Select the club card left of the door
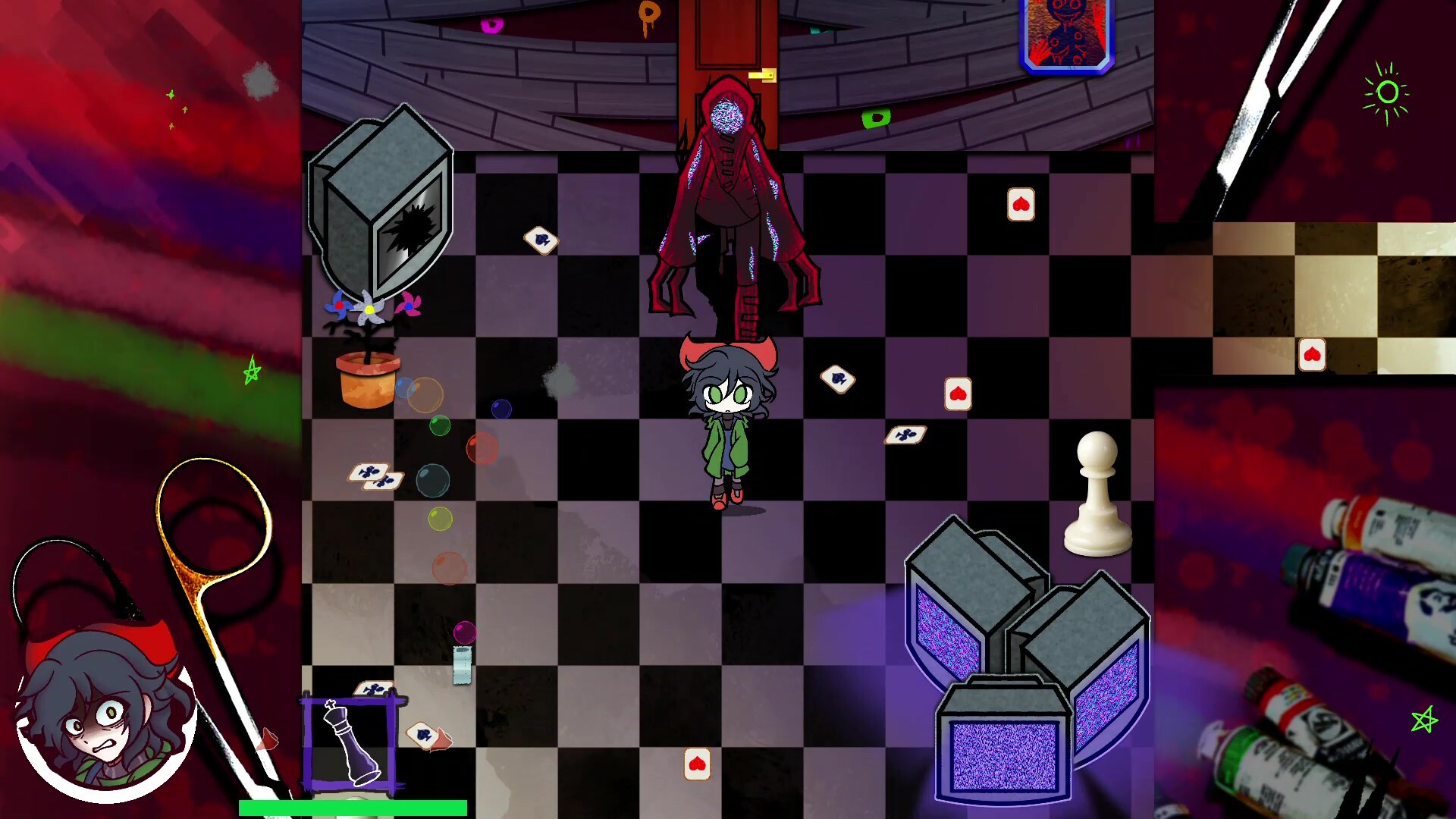Screen dimensions: 1456x819 [x=539, y=240]
